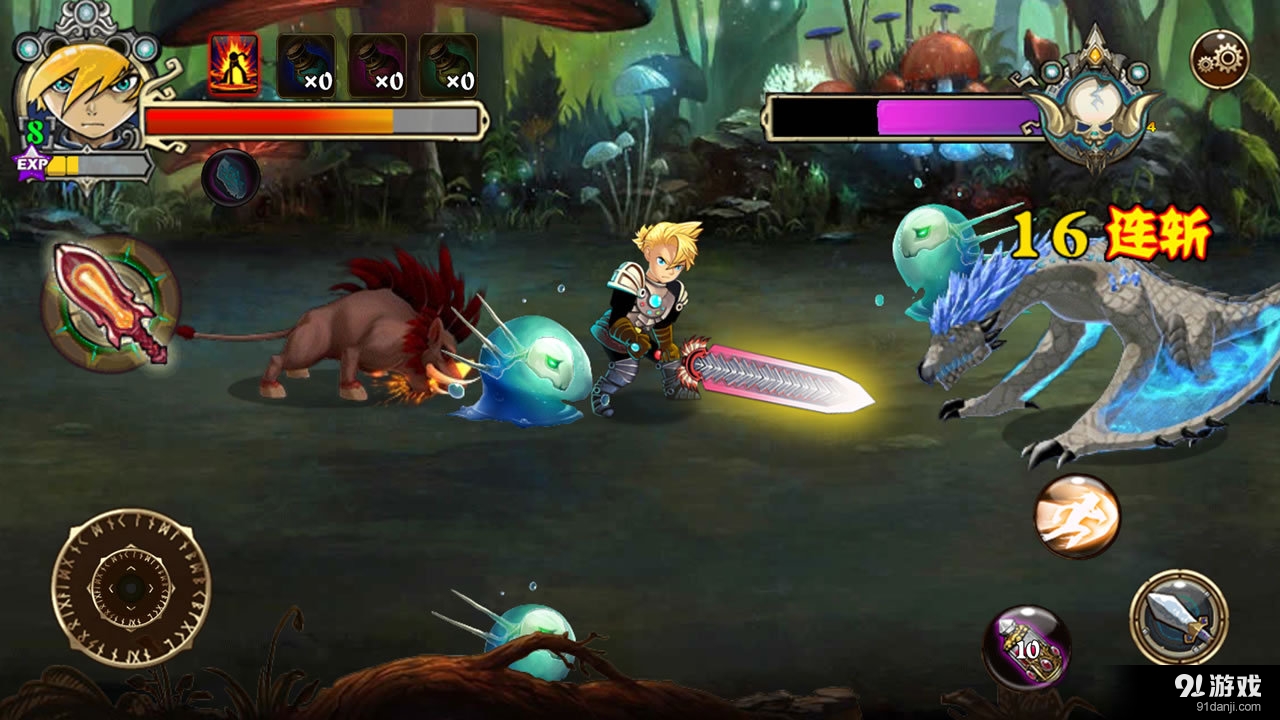
Task: Use the green potion slot
Action: pyautogui.click(x=448, y=66)
